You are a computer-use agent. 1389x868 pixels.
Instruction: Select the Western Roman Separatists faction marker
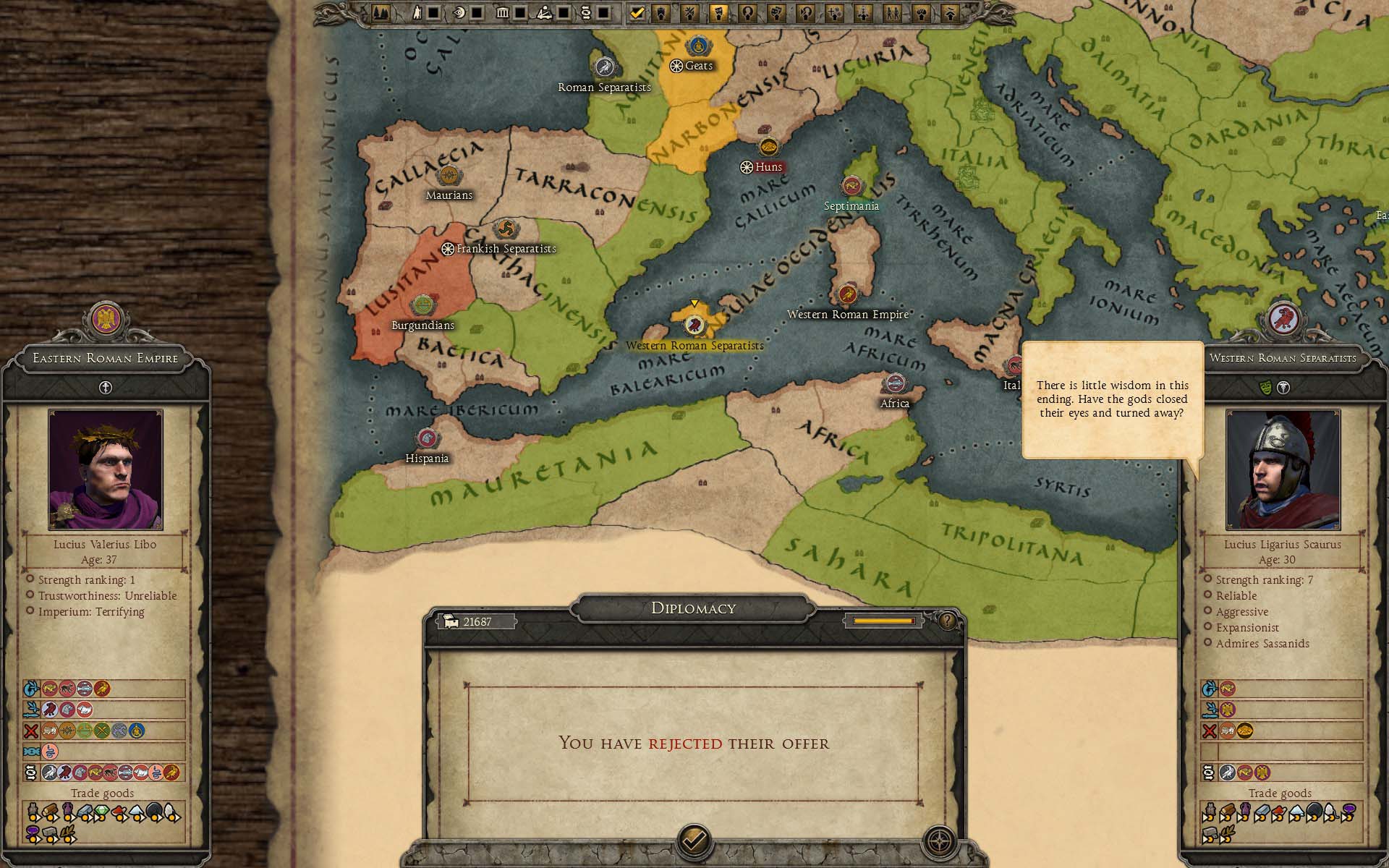point(694,325)
